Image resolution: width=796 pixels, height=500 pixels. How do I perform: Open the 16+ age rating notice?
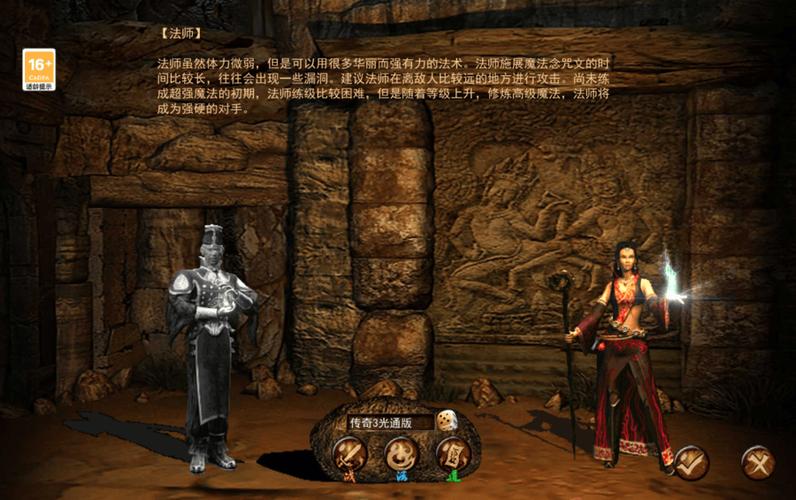(x=39, y=69)
